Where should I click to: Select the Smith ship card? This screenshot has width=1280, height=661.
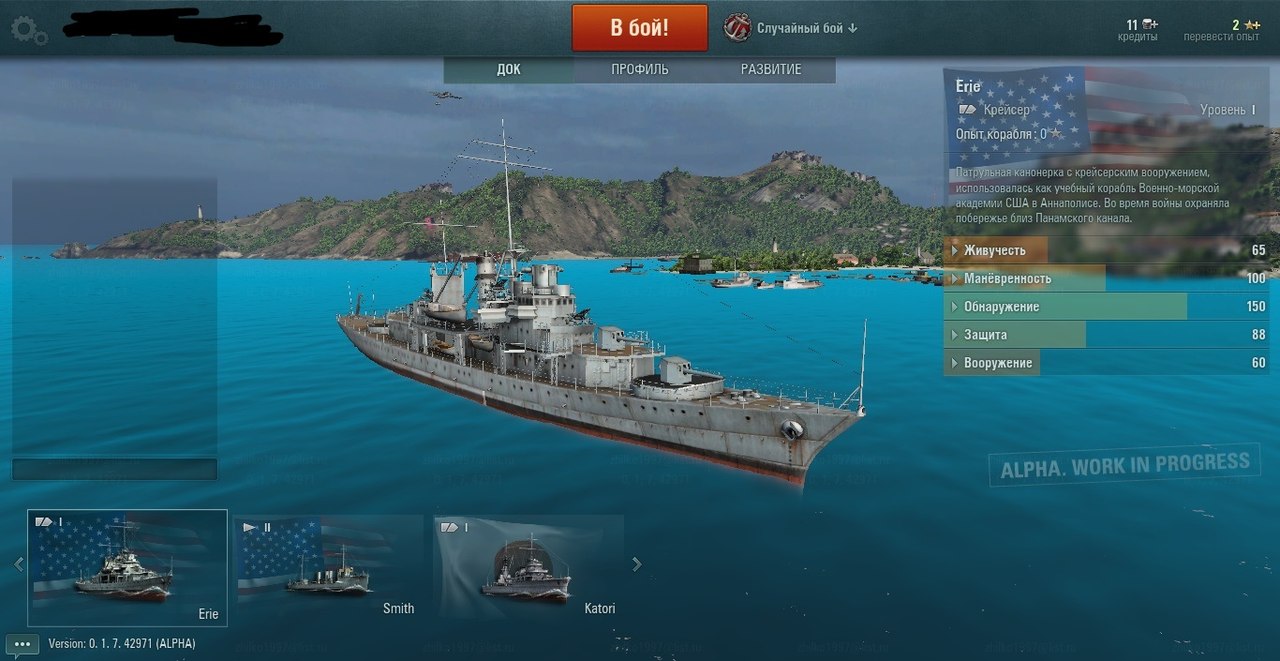(x=330, y=568)
